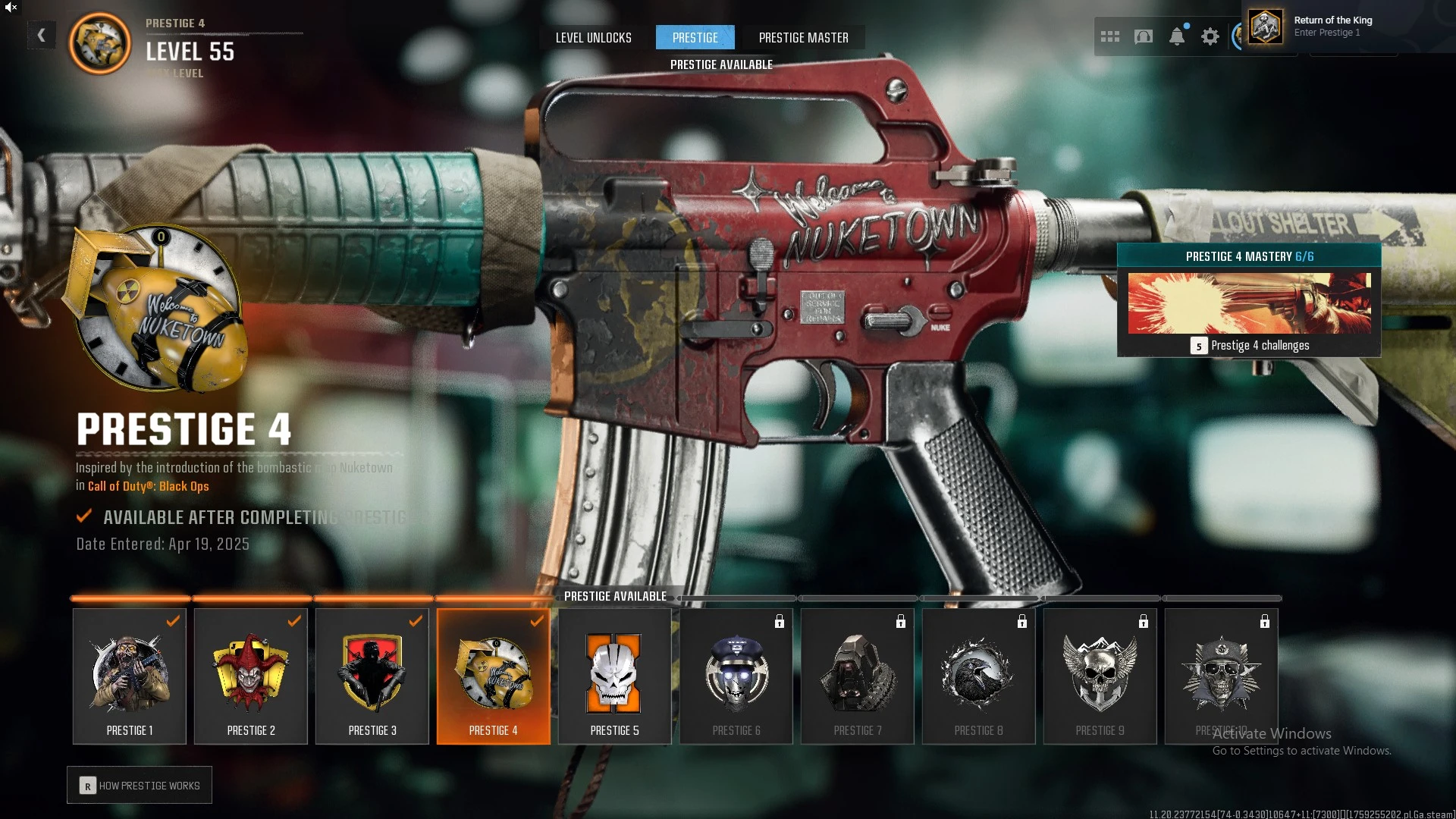Image resolution: width=1456 pixels, height=819 pixels.
Task: View the Prestige 4 Mastery challenges card
Action: (1248, 300)
